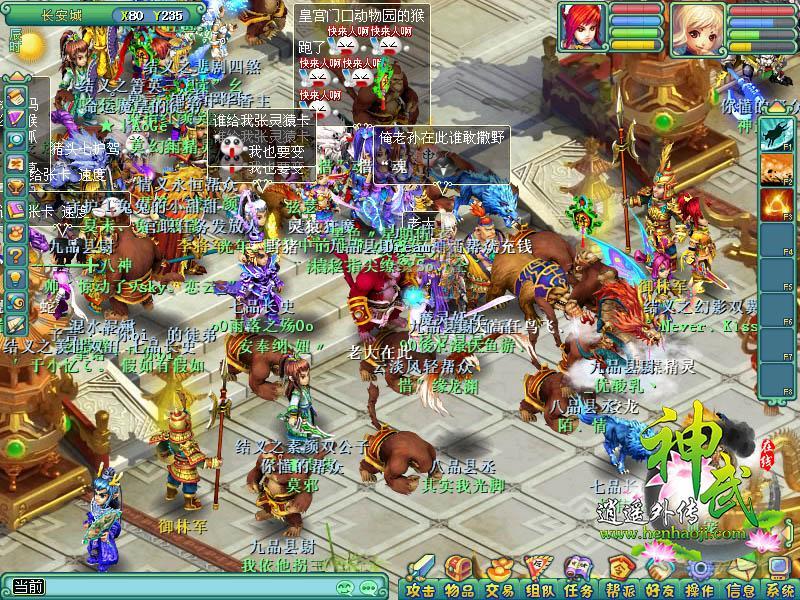Click the blonde pet portrait
The width and height of the screenshot is (800, 600).
[698, 29]
